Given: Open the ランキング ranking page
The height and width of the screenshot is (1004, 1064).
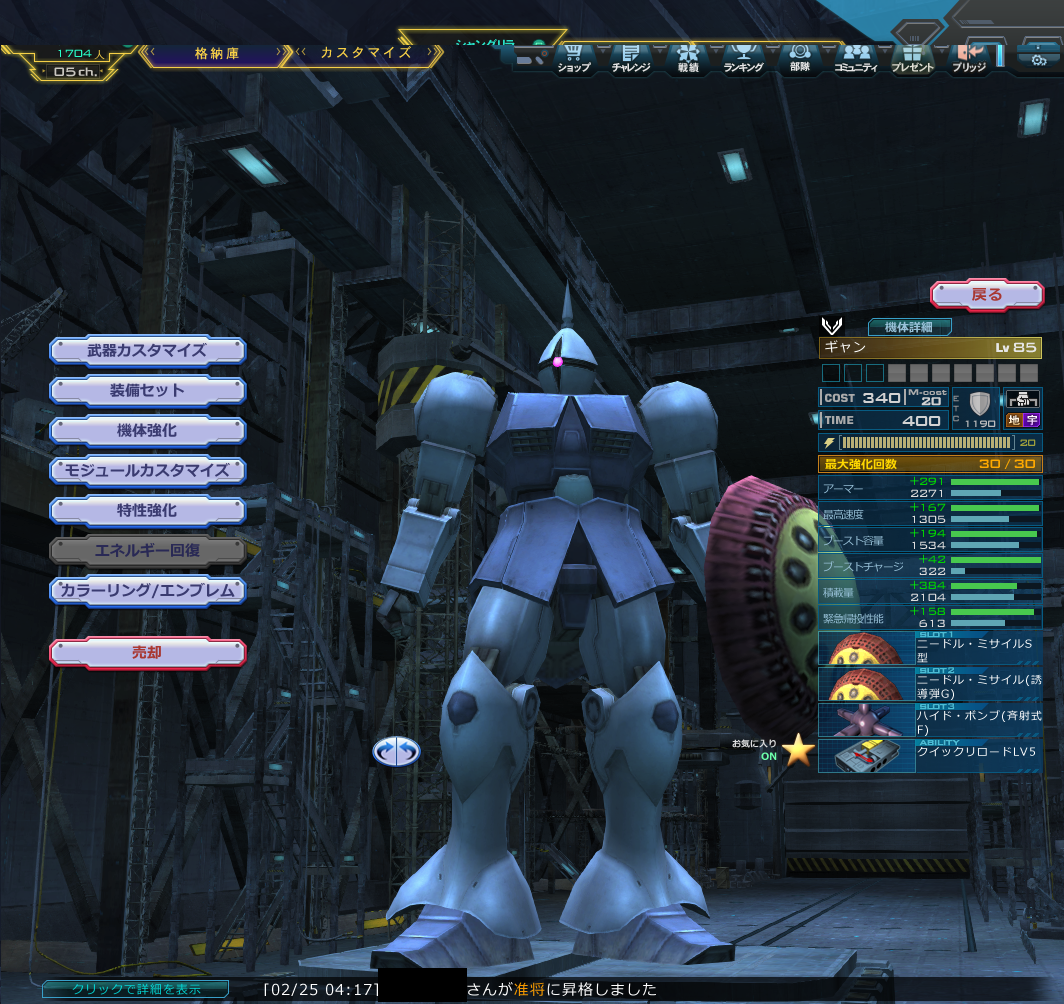Looking at the screenshot, I should (743, 59).
